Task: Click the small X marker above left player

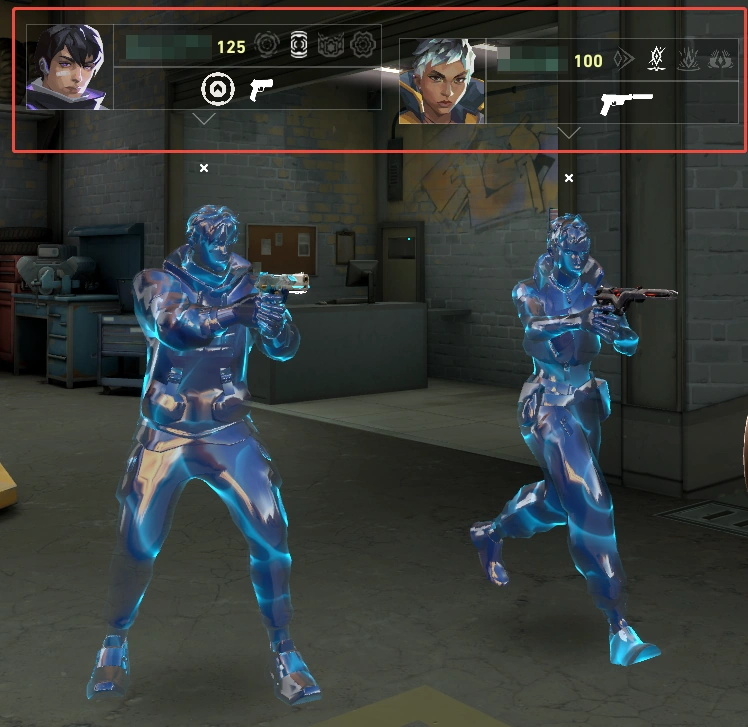Action: 204,168
